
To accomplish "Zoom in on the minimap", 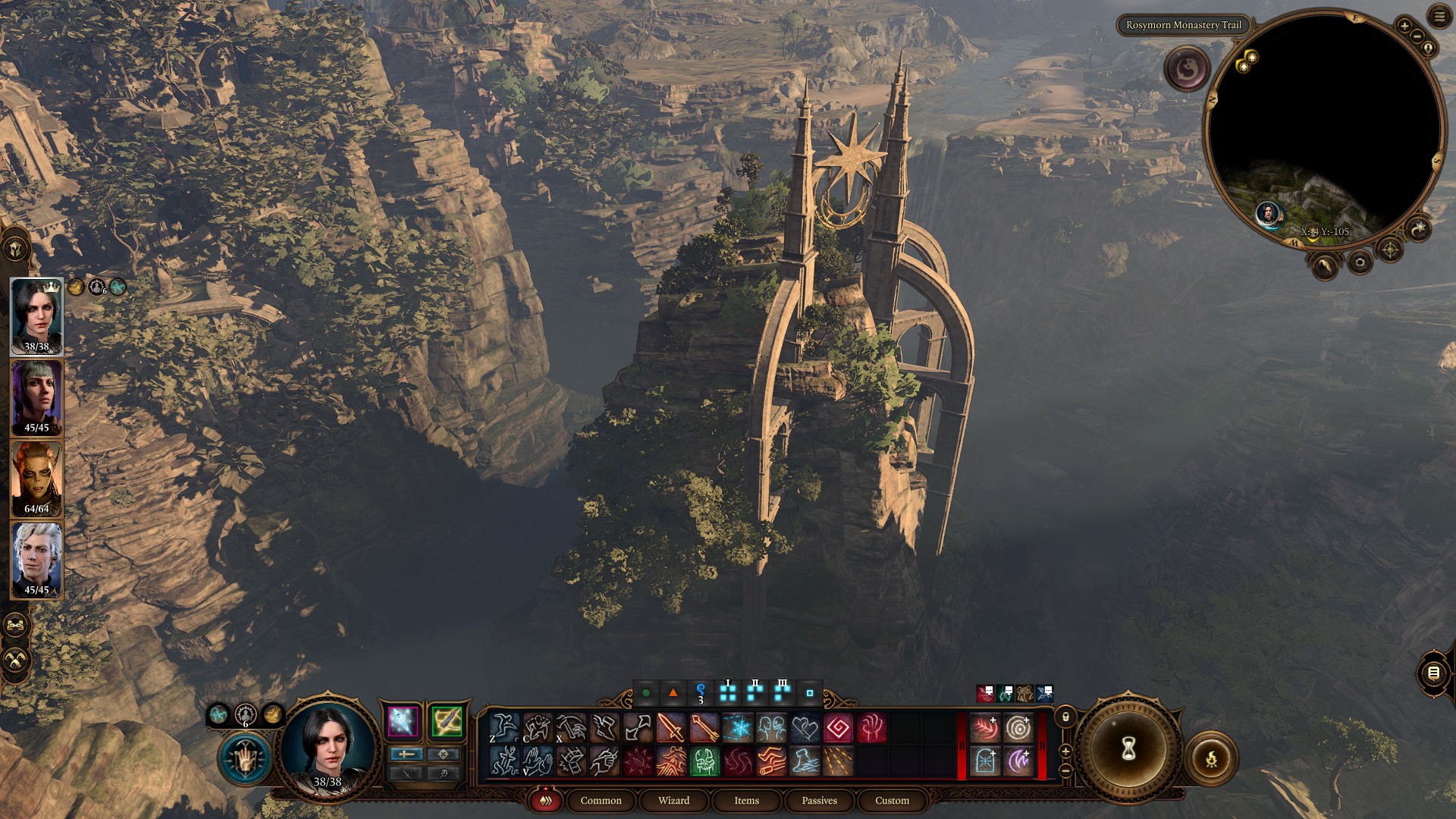I will pyautogui.click(x=1404, y=26).
